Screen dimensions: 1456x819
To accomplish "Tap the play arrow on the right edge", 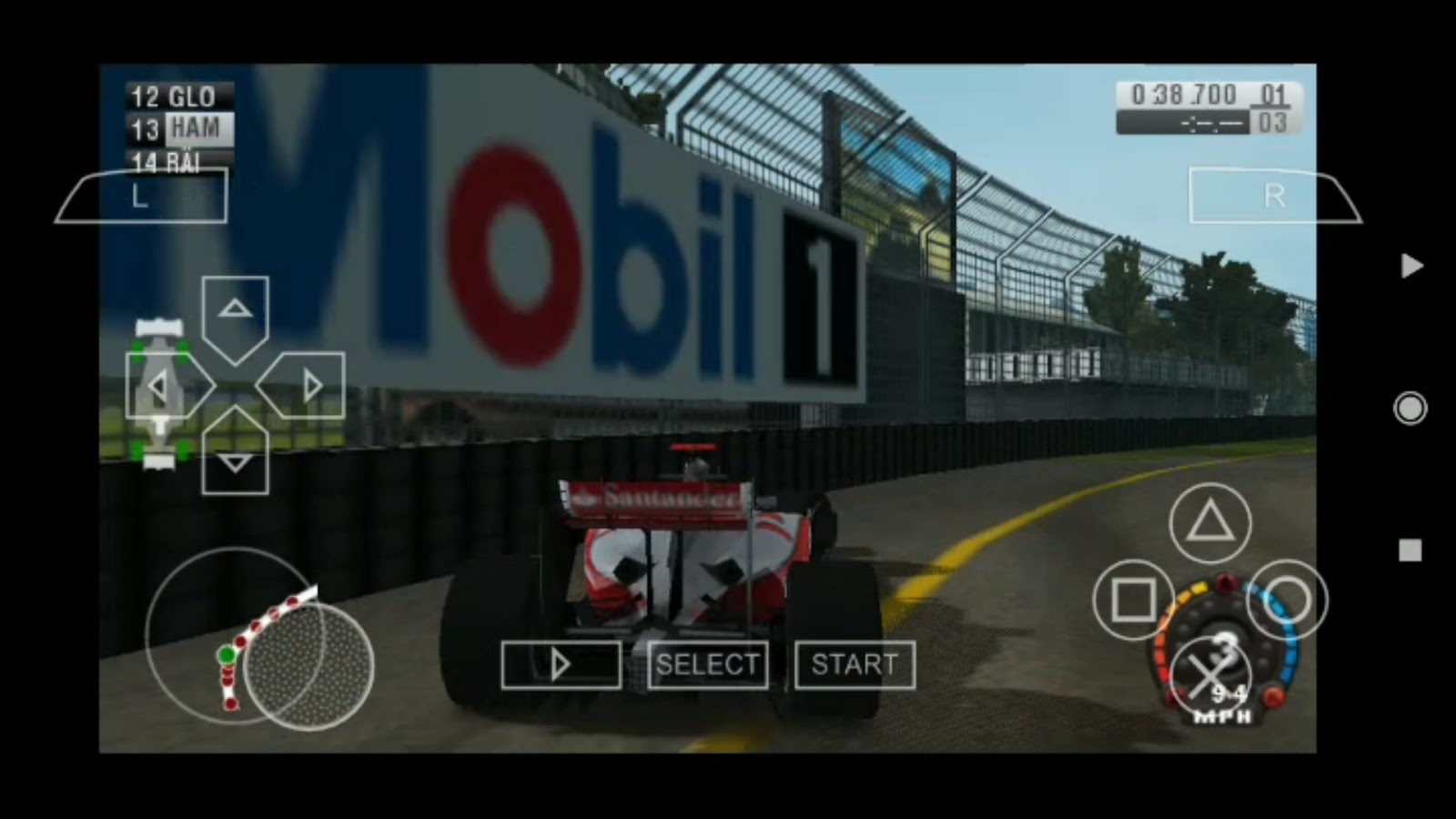I will [1412, 265].
